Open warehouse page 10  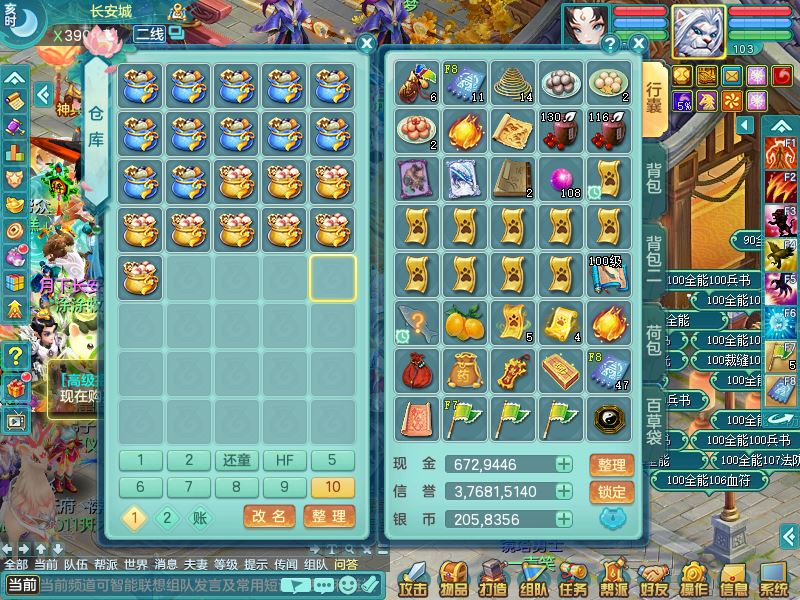333,487
